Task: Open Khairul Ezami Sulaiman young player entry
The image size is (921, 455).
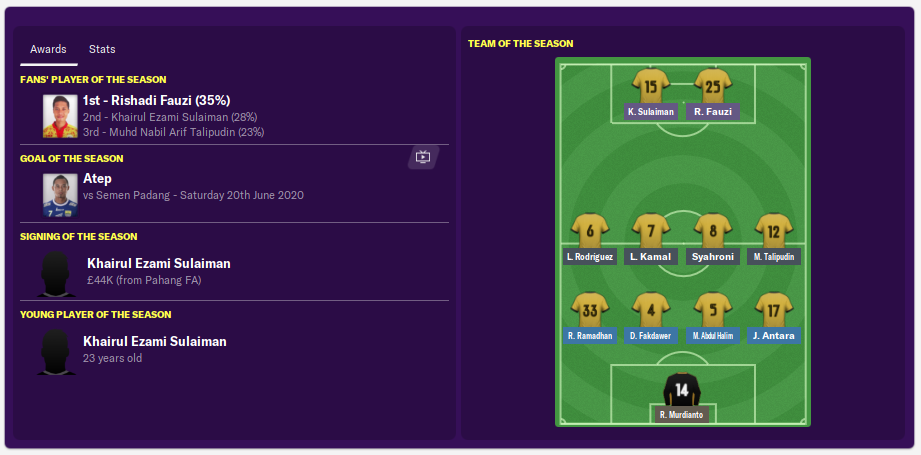Action: (156, 342)
